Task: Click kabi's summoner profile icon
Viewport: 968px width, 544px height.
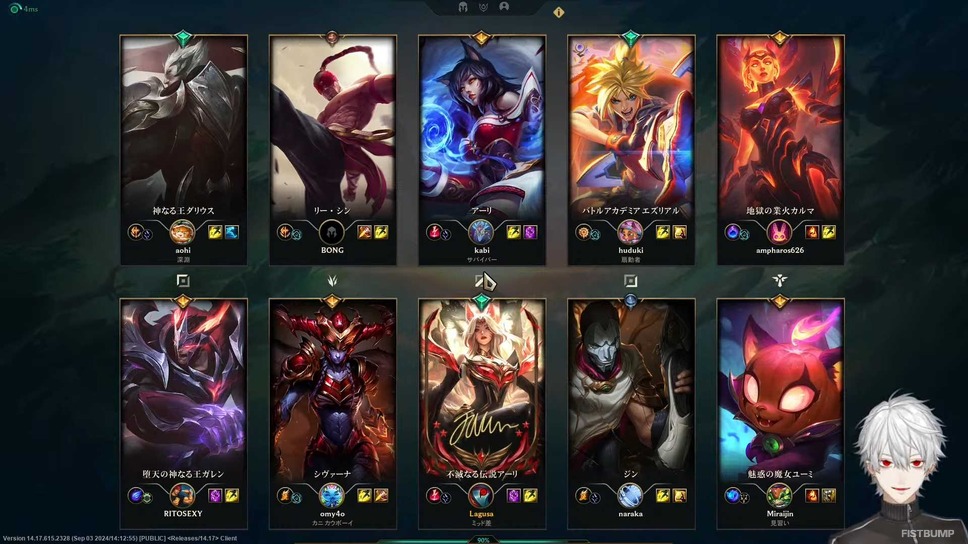Action: click(x=482, y=232)
